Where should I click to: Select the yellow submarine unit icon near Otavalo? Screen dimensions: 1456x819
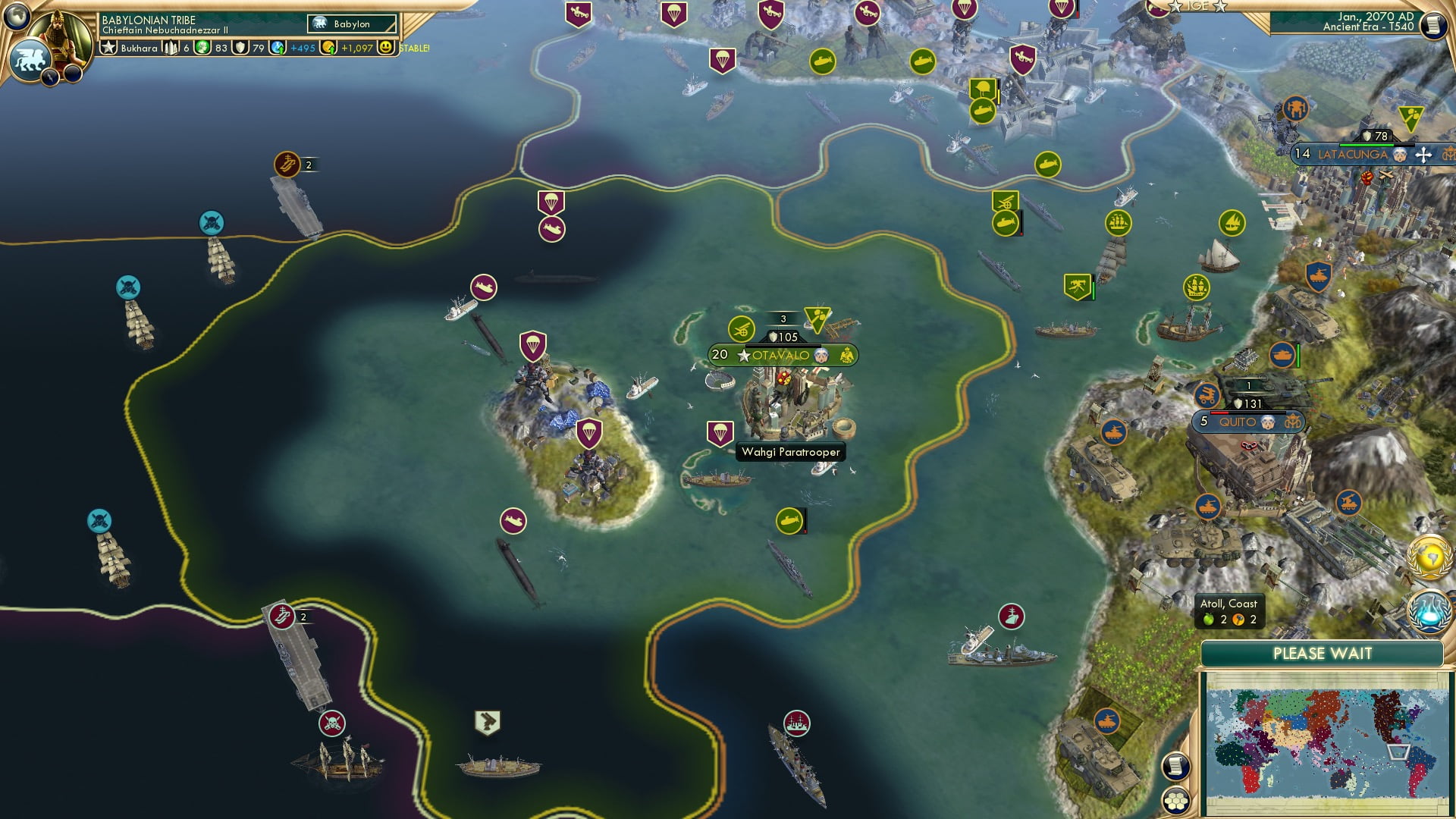pos(788,522)
